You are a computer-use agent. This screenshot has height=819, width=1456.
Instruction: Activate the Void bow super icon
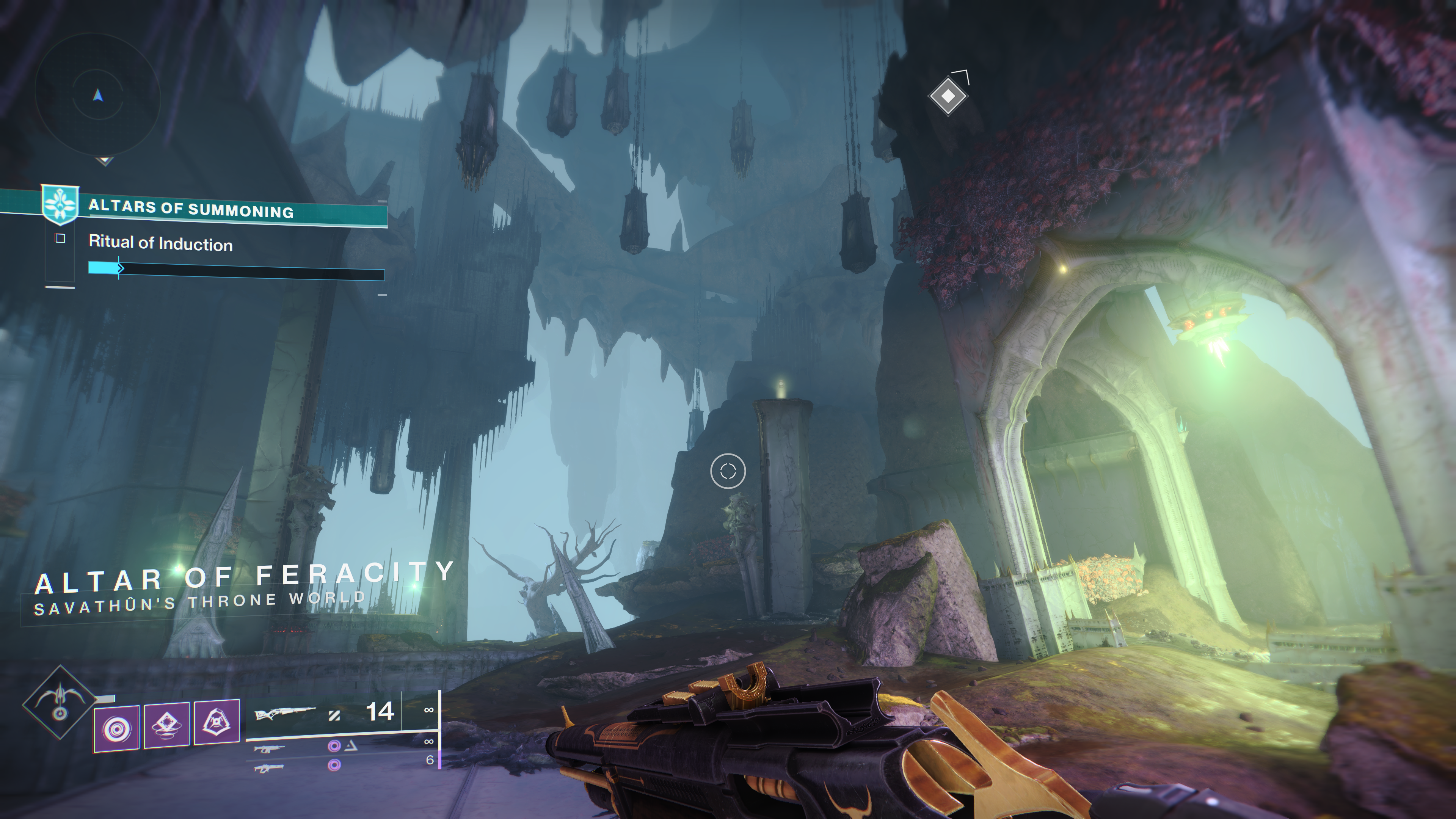coord(60,703)
